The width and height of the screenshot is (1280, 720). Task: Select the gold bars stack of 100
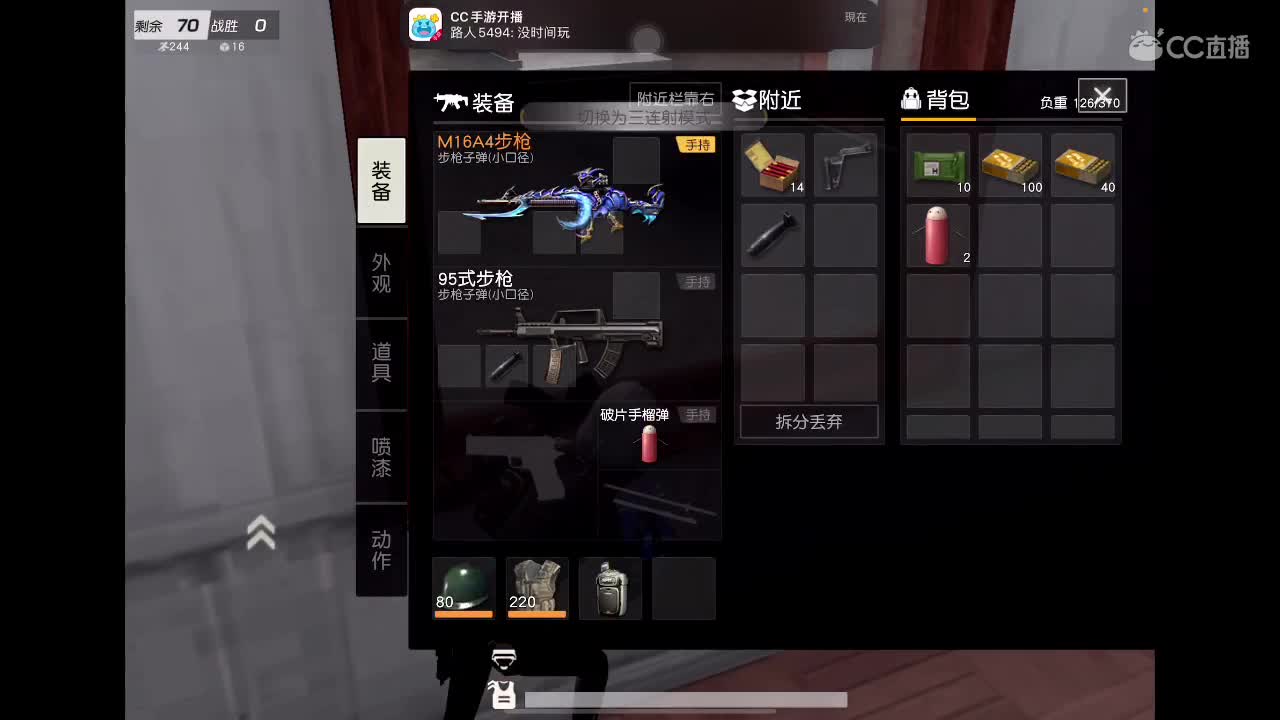[x=1010, y=164]
